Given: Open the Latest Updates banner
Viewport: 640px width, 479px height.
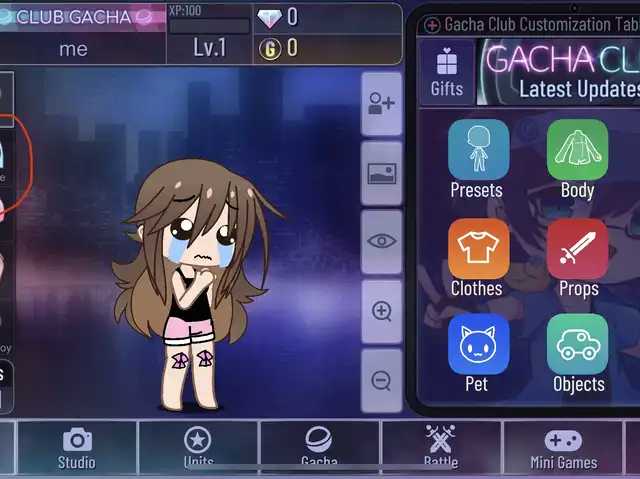Looking at the screenshot, I should point(558,72).
